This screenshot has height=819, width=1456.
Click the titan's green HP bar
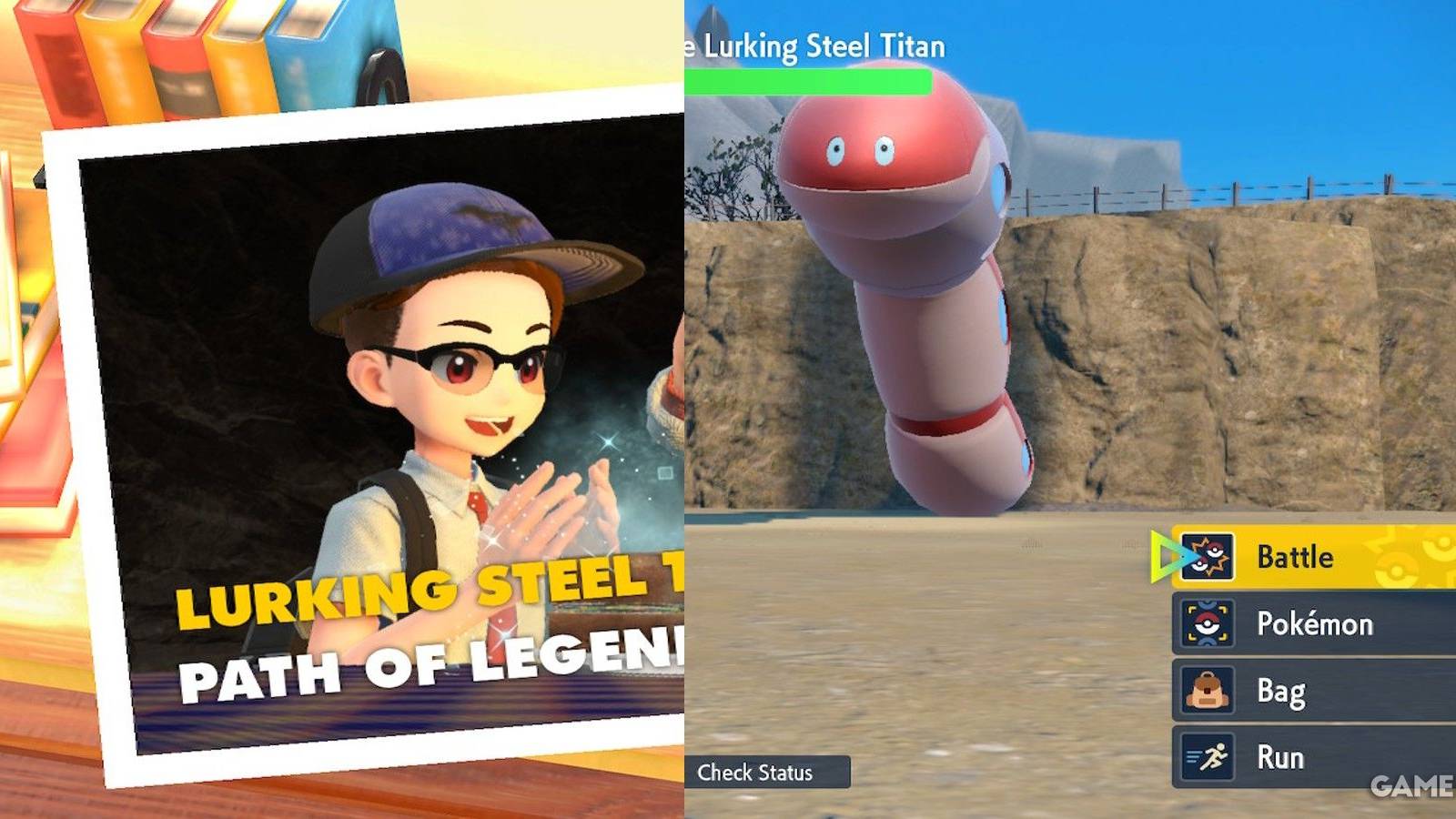tap(810, 80)
